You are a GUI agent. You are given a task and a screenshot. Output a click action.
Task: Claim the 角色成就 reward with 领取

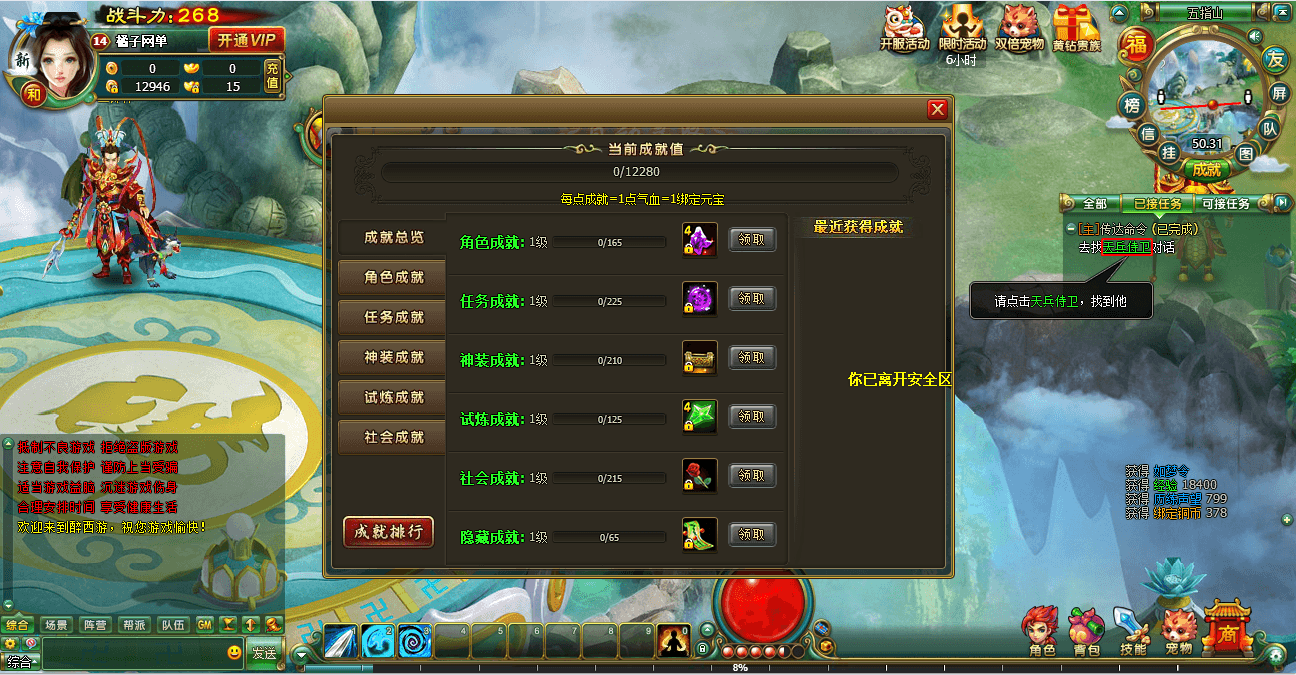tap(752, 239)
